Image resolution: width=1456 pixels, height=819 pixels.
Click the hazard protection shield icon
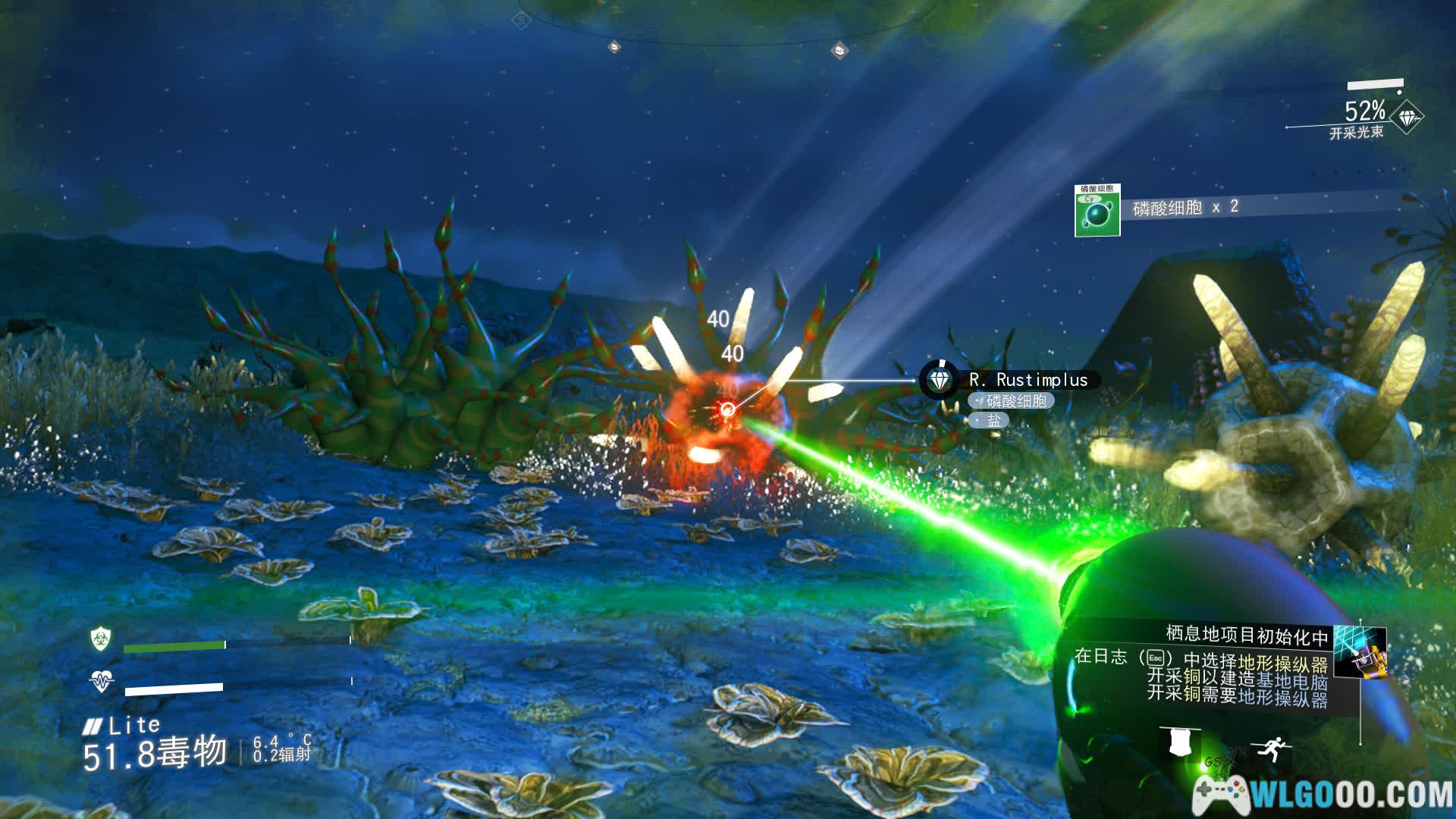click(x=100, y=639)
